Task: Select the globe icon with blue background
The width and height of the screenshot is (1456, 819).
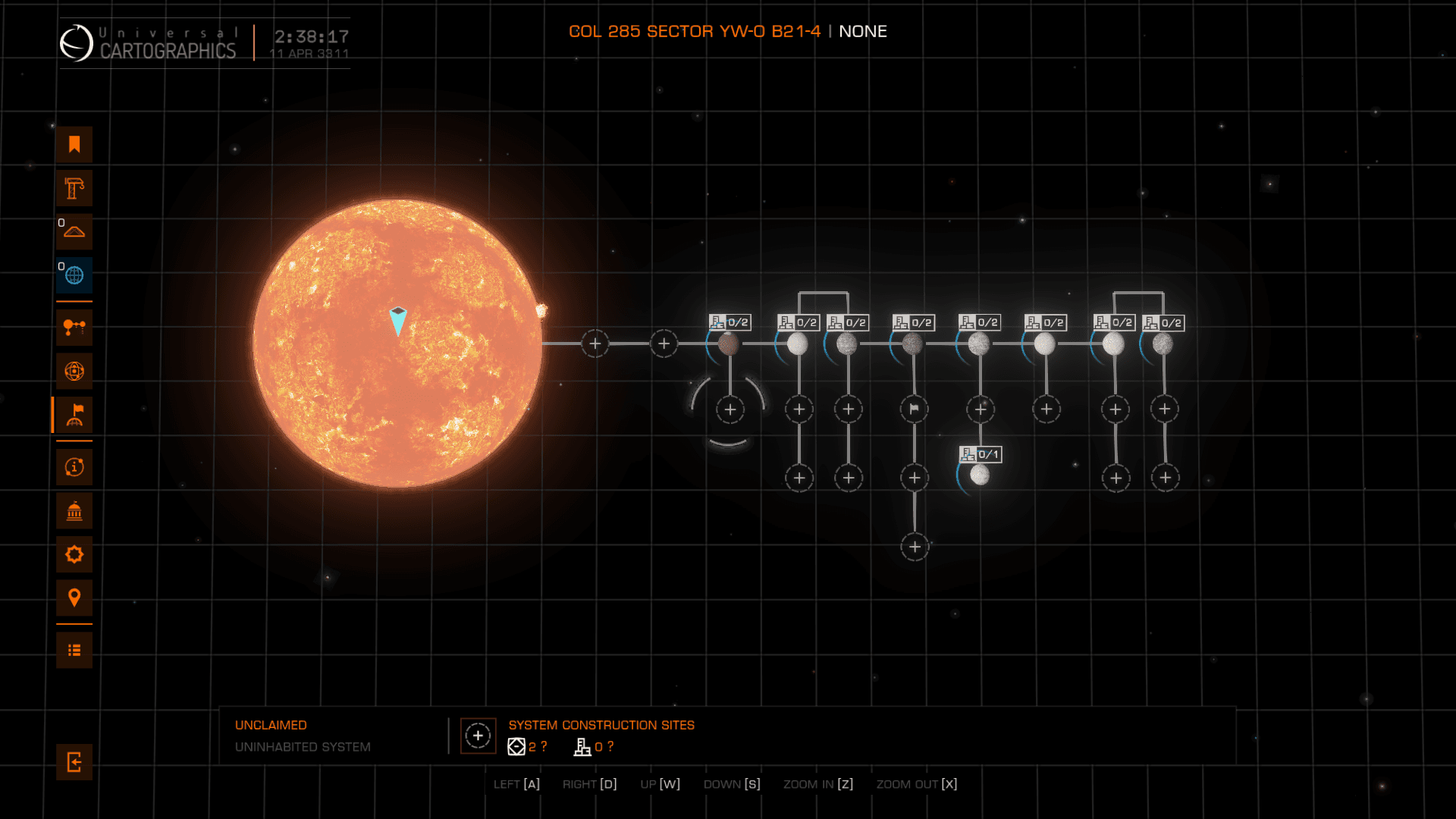Action: point(74,275)
